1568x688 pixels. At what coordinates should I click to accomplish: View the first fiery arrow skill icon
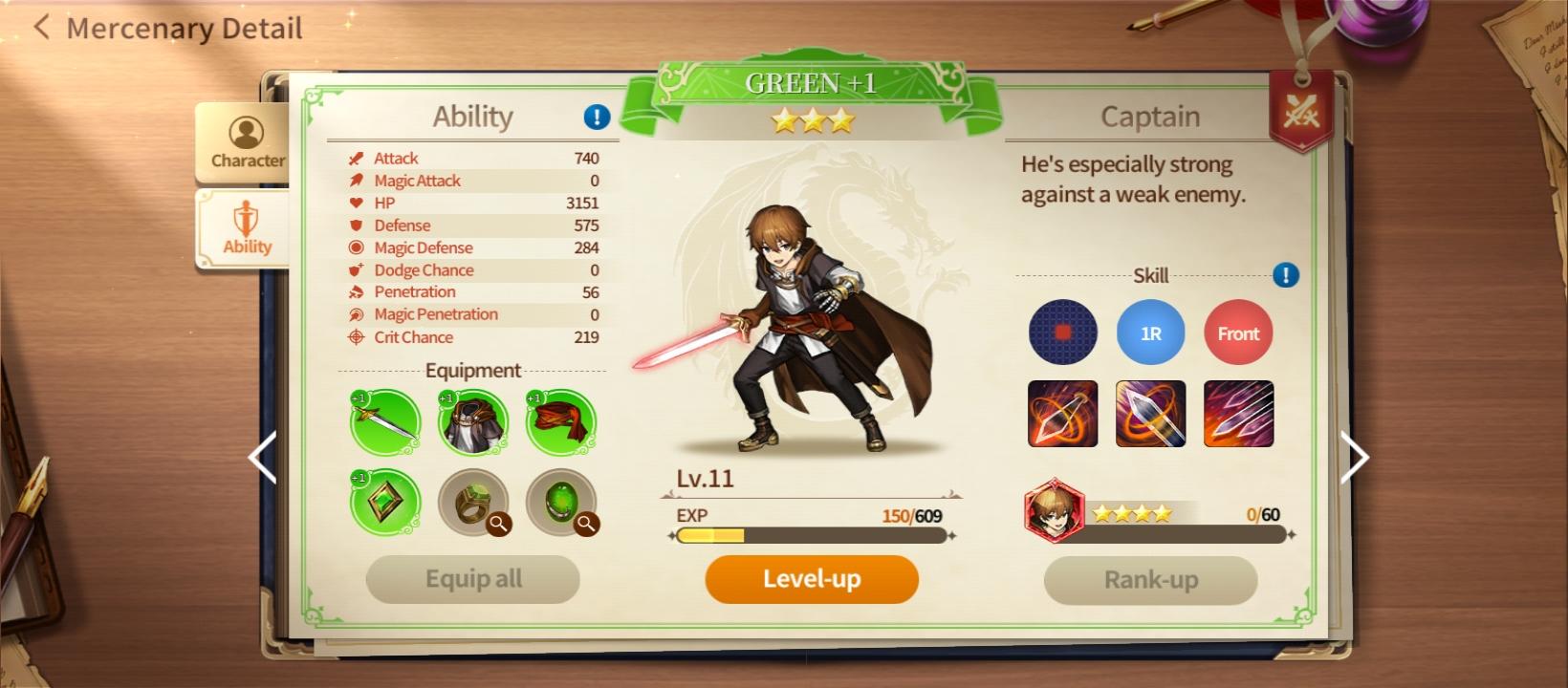click(1062, 414)
